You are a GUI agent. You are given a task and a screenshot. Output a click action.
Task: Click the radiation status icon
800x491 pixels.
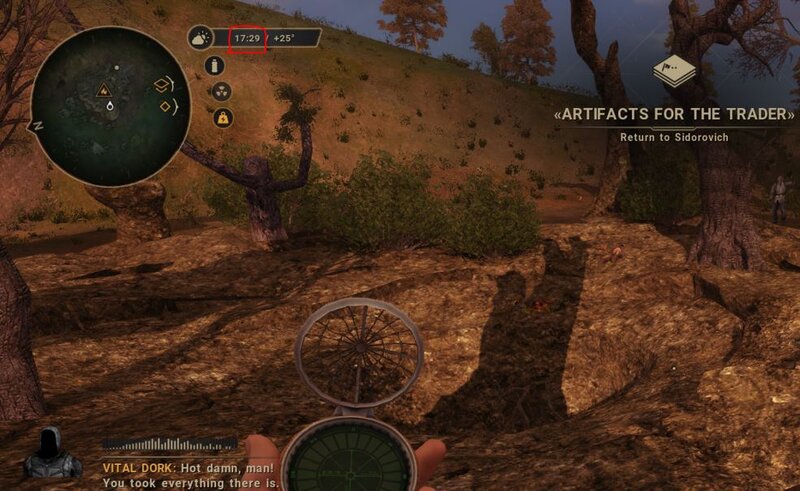point(223,91)
